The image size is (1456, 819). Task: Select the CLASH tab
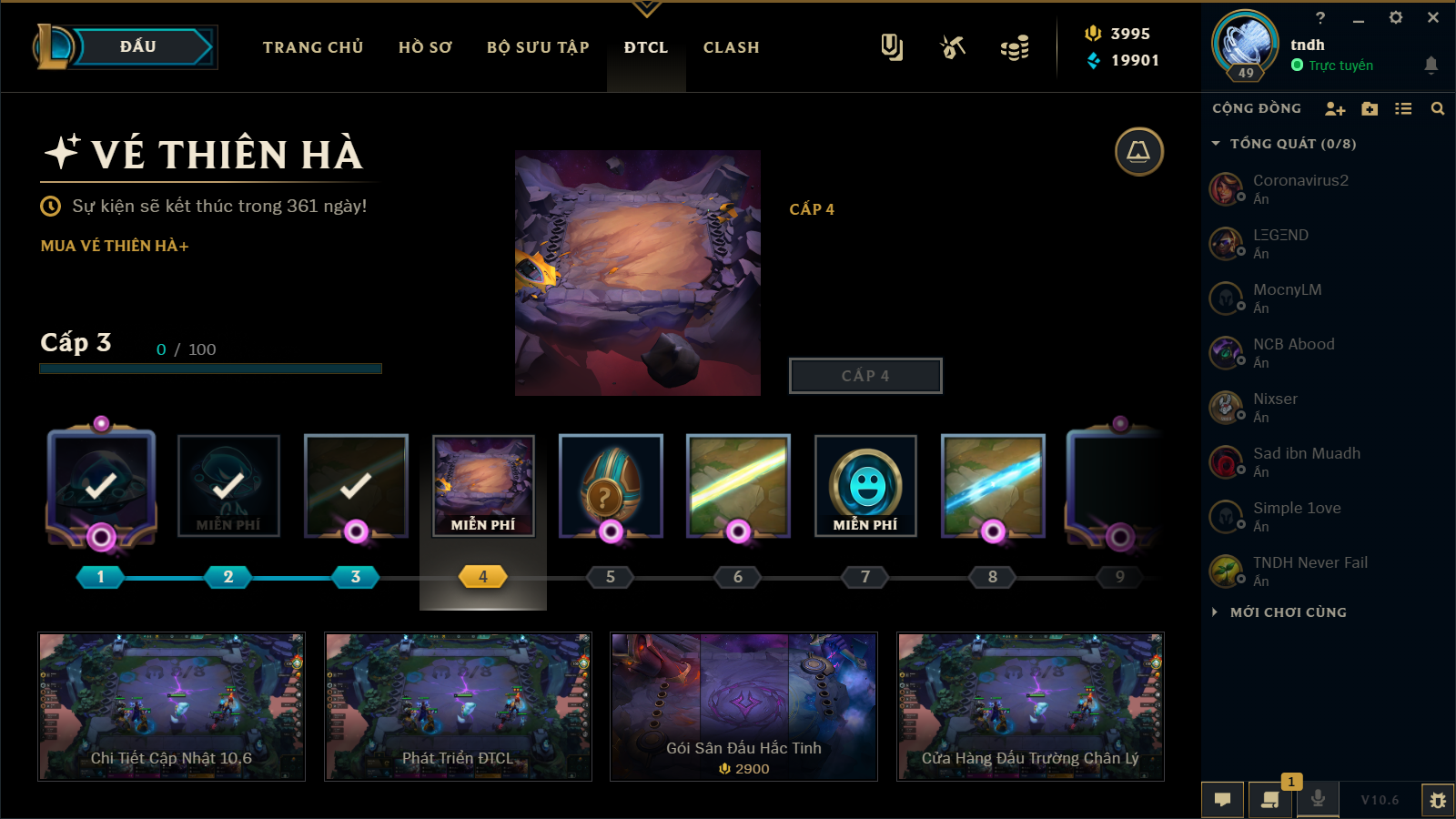coord(731,47)
